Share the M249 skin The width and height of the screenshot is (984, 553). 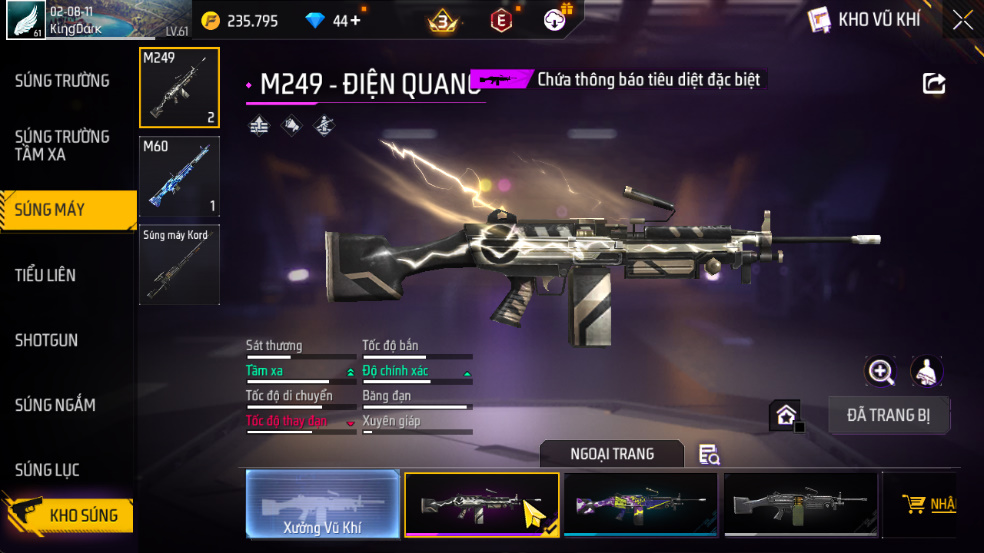(x=934, y=84)
